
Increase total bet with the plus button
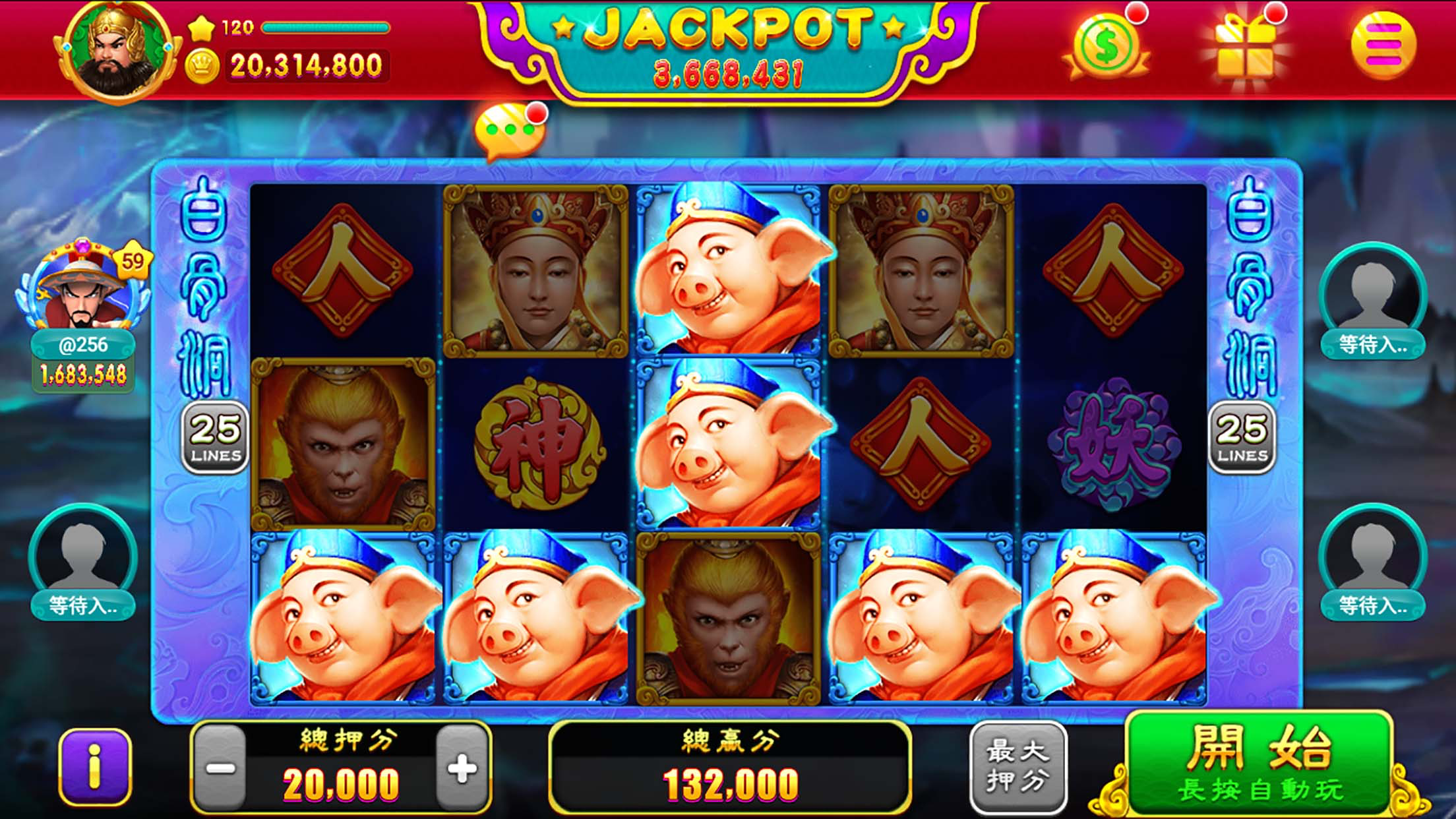coord(462,768)
